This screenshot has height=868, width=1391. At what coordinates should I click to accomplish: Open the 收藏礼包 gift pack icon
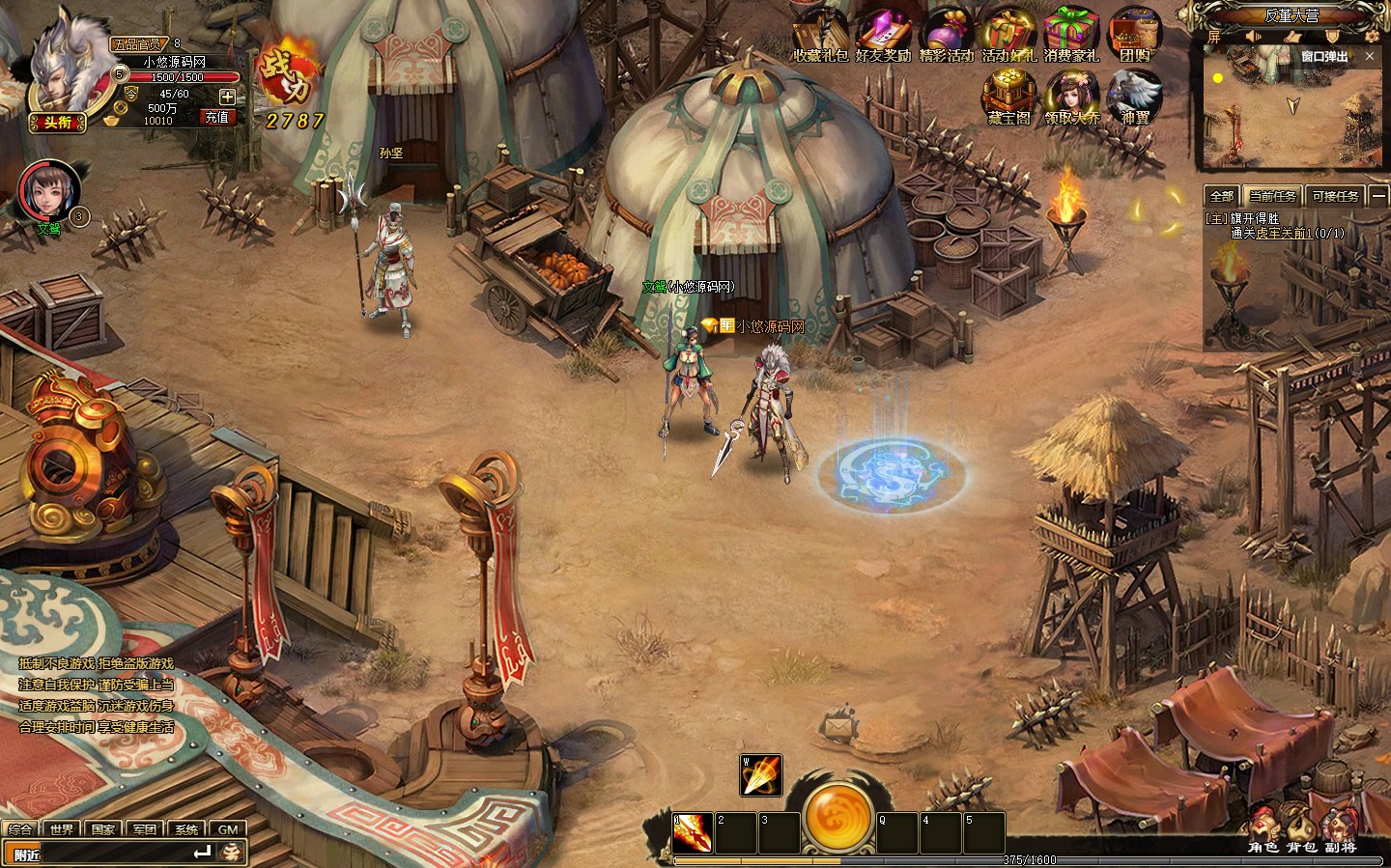tap(820, 34)
